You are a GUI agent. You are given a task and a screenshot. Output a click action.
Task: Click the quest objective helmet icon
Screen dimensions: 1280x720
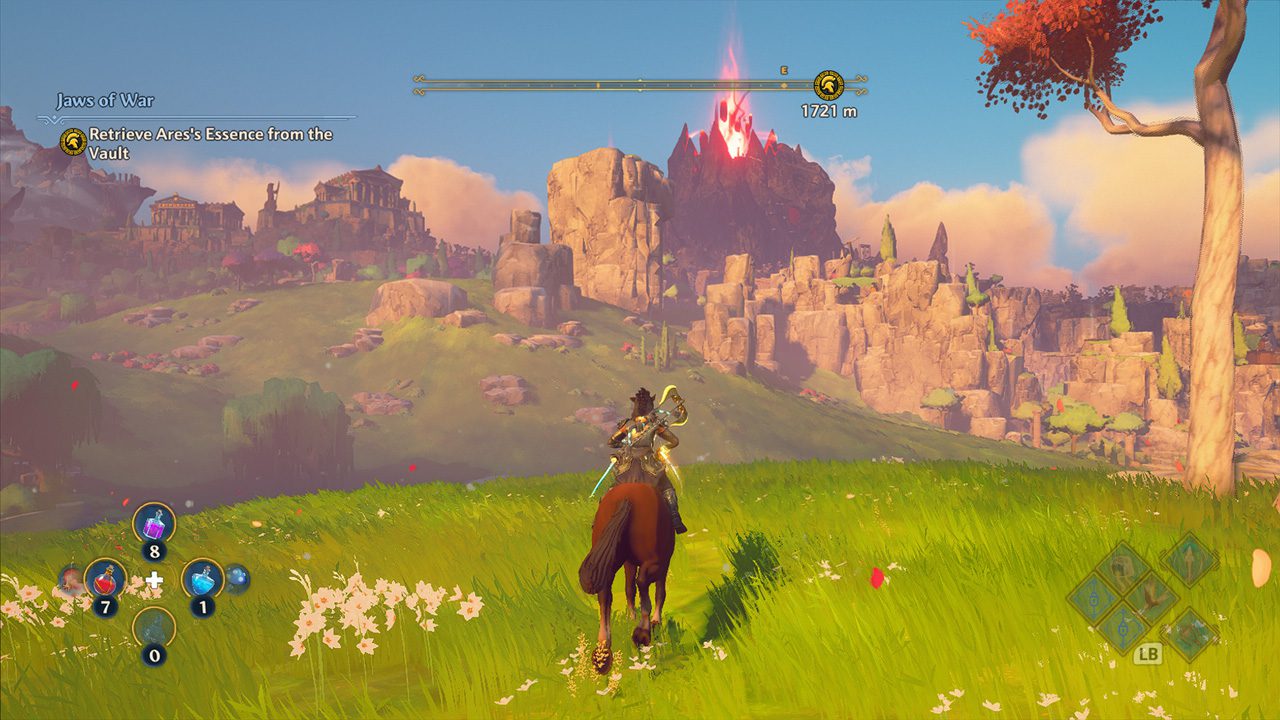72,141
